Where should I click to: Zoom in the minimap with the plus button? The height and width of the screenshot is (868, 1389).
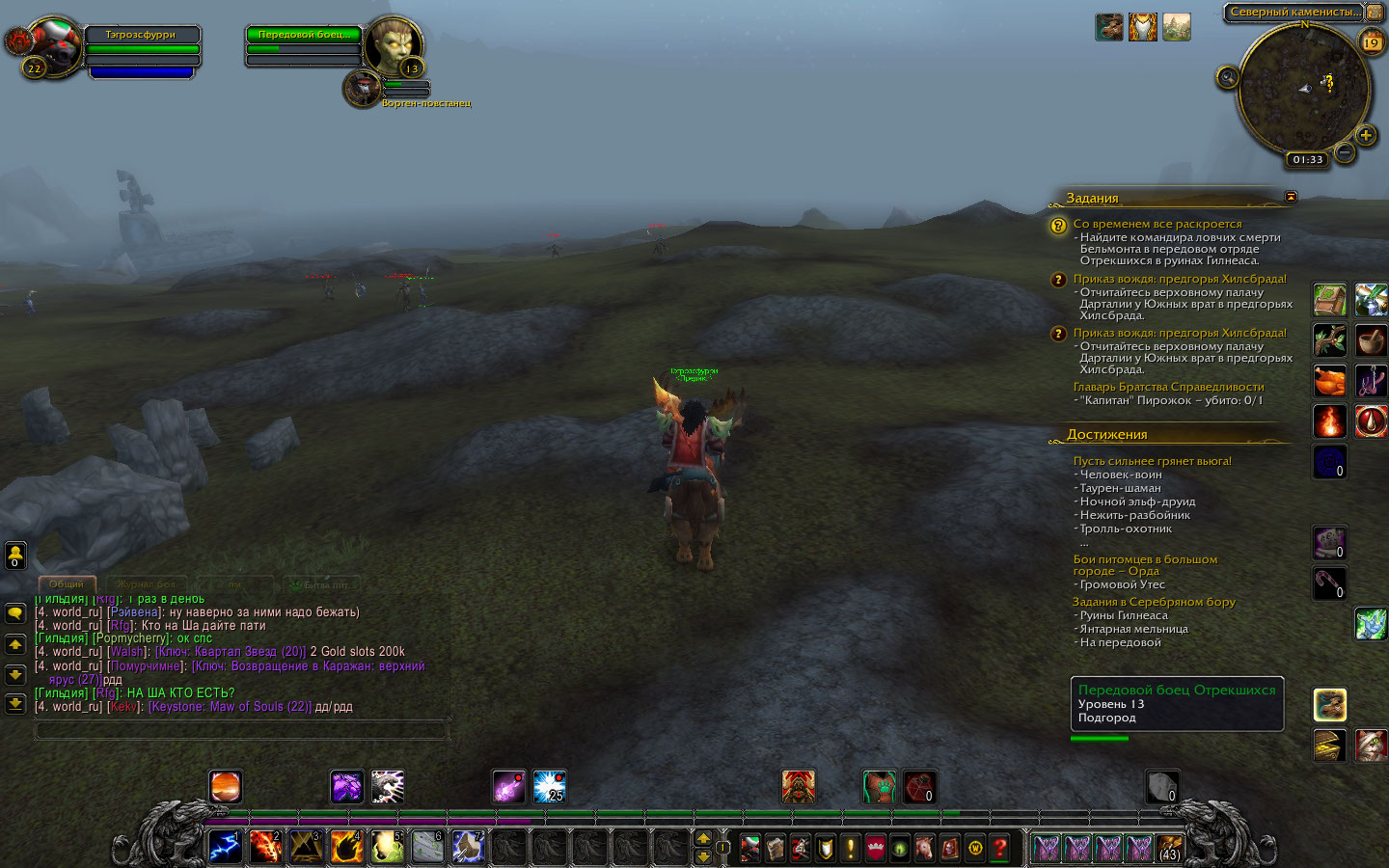click(1366, 136)
